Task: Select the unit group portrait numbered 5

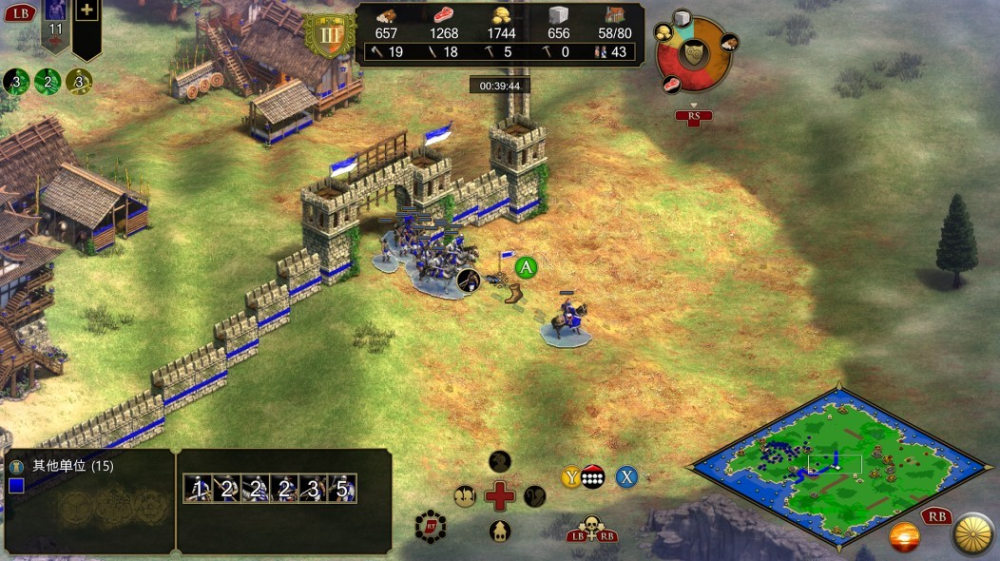Action: [x=343, y=488]
